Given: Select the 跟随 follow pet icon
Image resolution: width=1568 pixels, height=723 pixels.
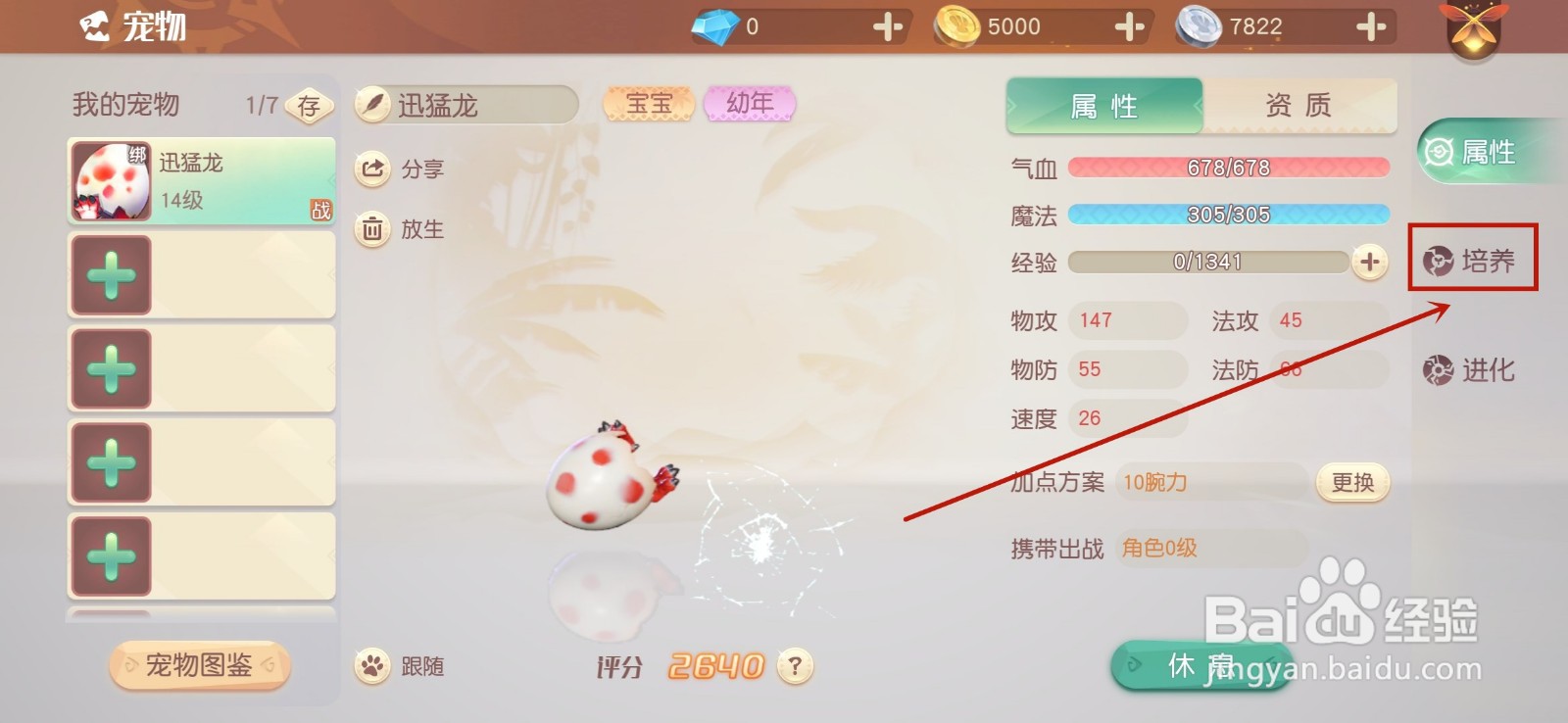Looking at the screenshot, I should pos(372,665).
